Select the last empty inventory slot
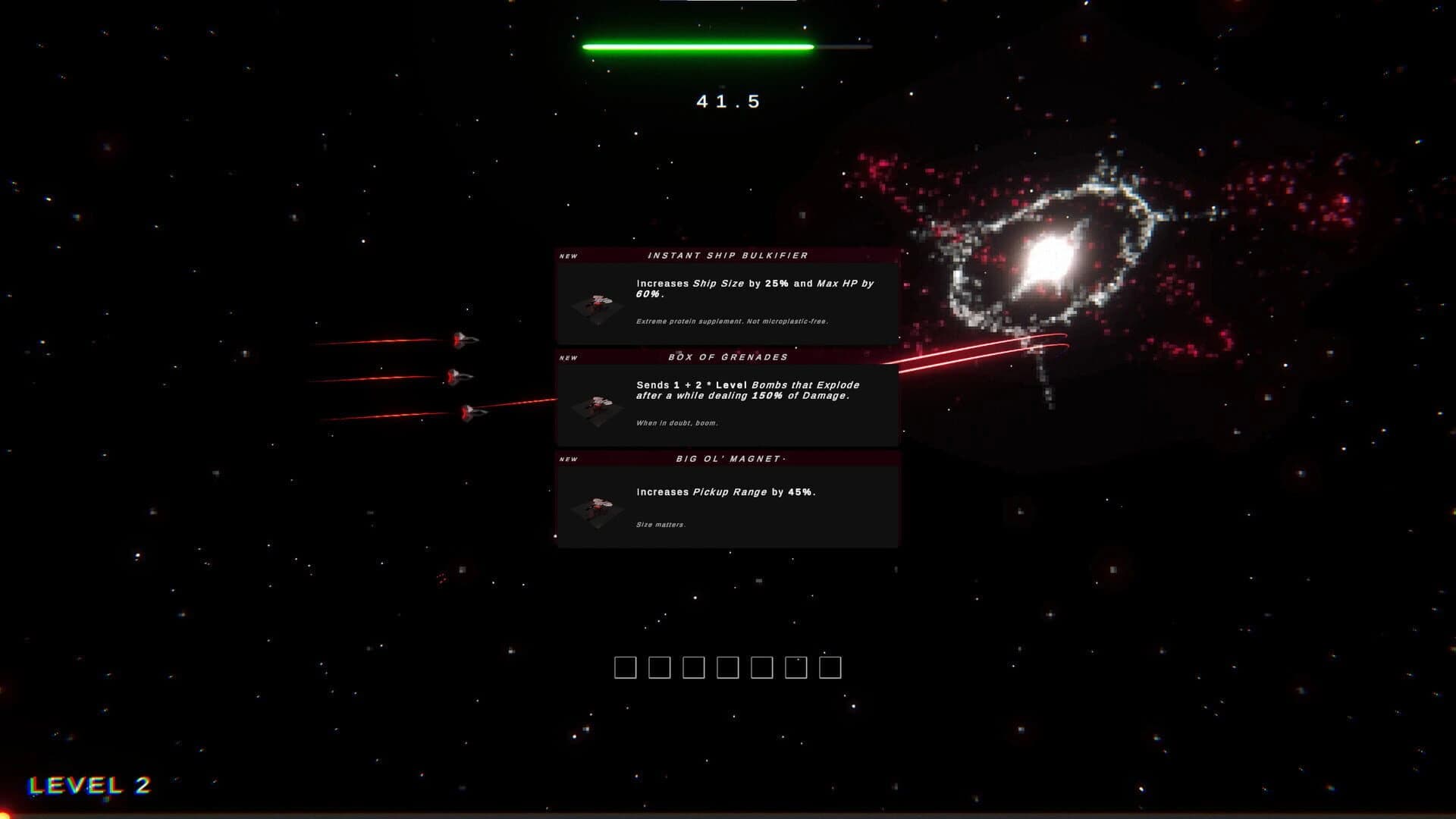 pos(830,668)
